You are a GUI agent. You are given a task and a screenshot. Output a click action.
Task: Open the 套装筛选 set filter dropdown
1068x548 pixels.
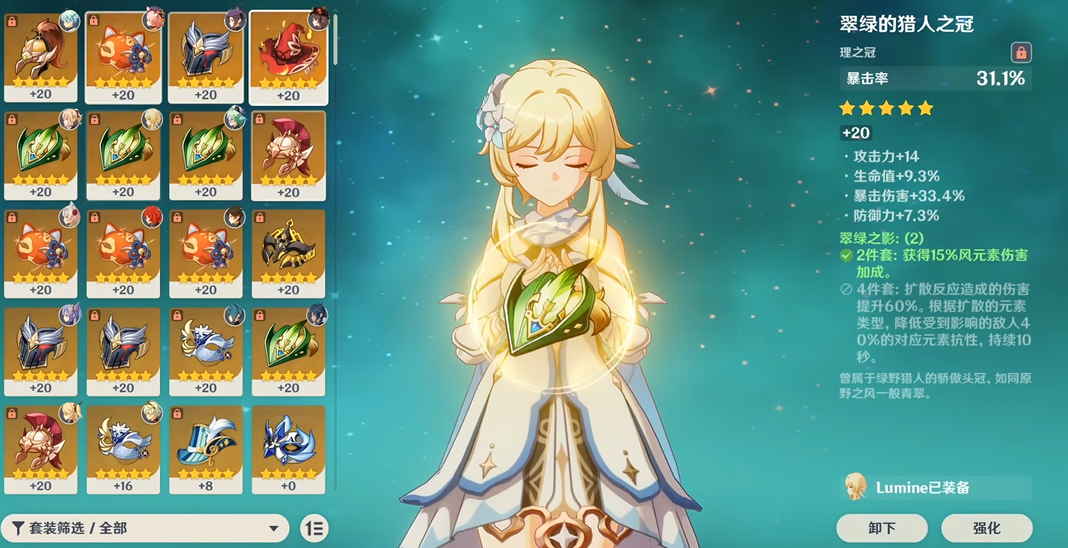(x=145, y=528)
